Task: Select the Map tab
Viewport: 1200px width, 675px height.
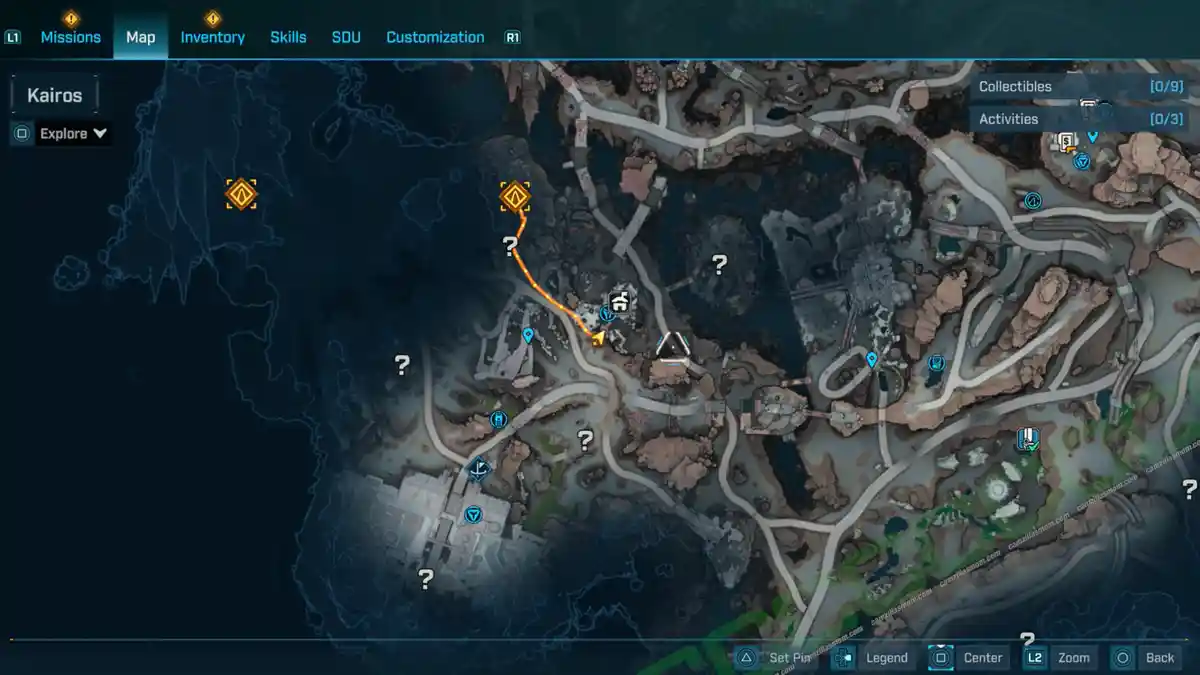Action: coord(140,37)
